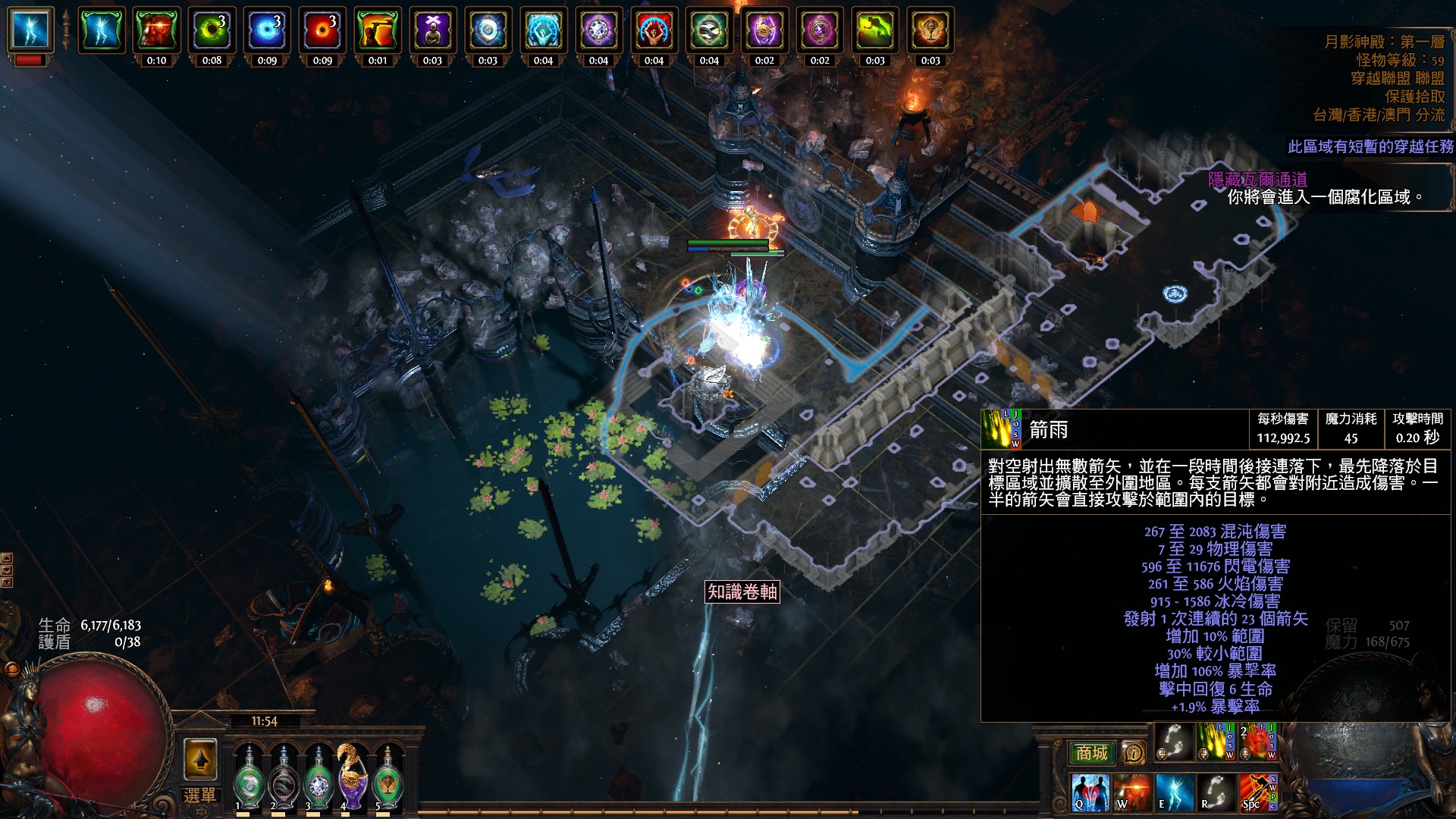
Task: Use flask in slot 1
Action: point(248,777)
